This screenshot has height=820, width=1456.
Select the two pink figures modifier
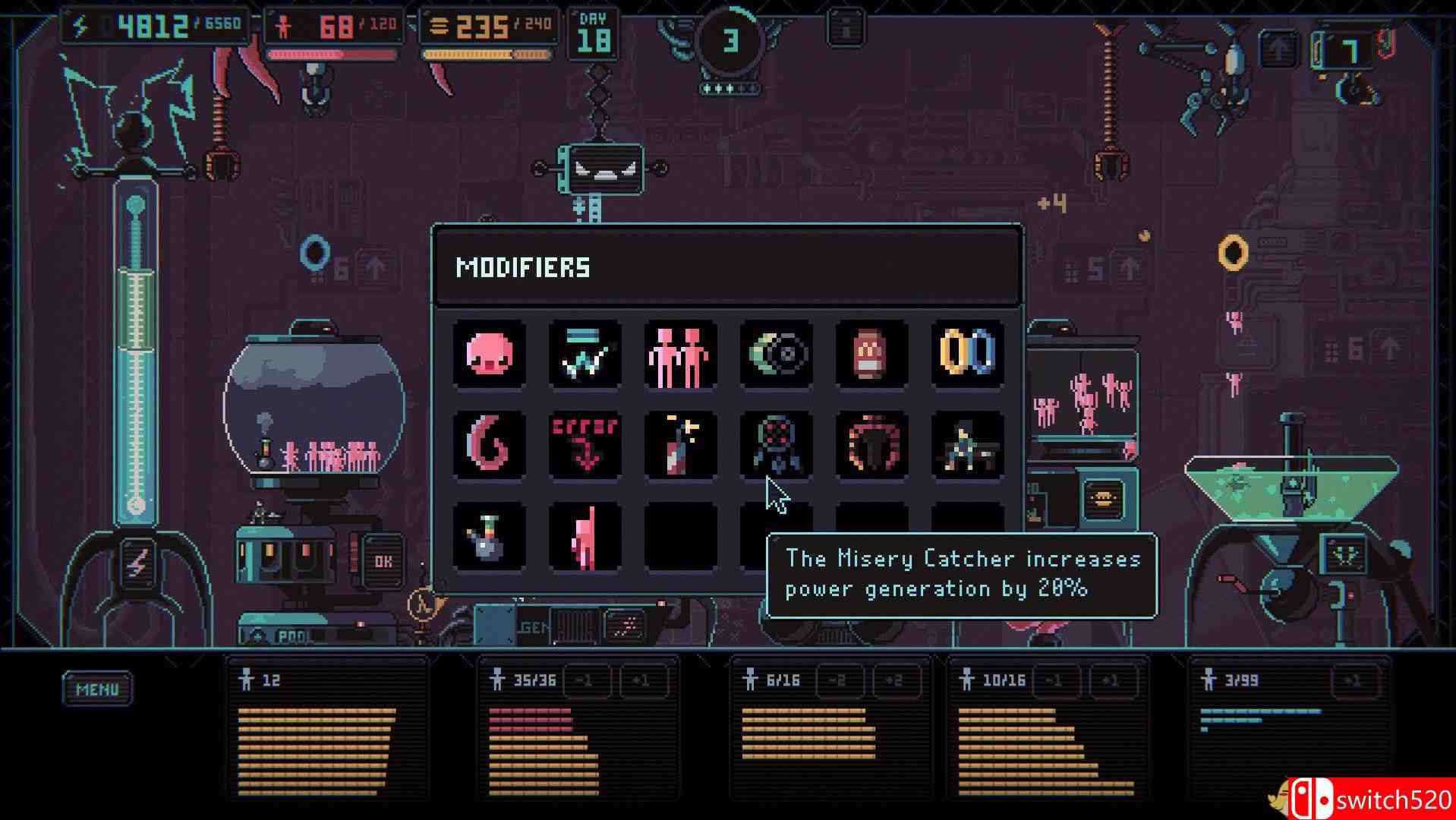[x=681, y=353]
